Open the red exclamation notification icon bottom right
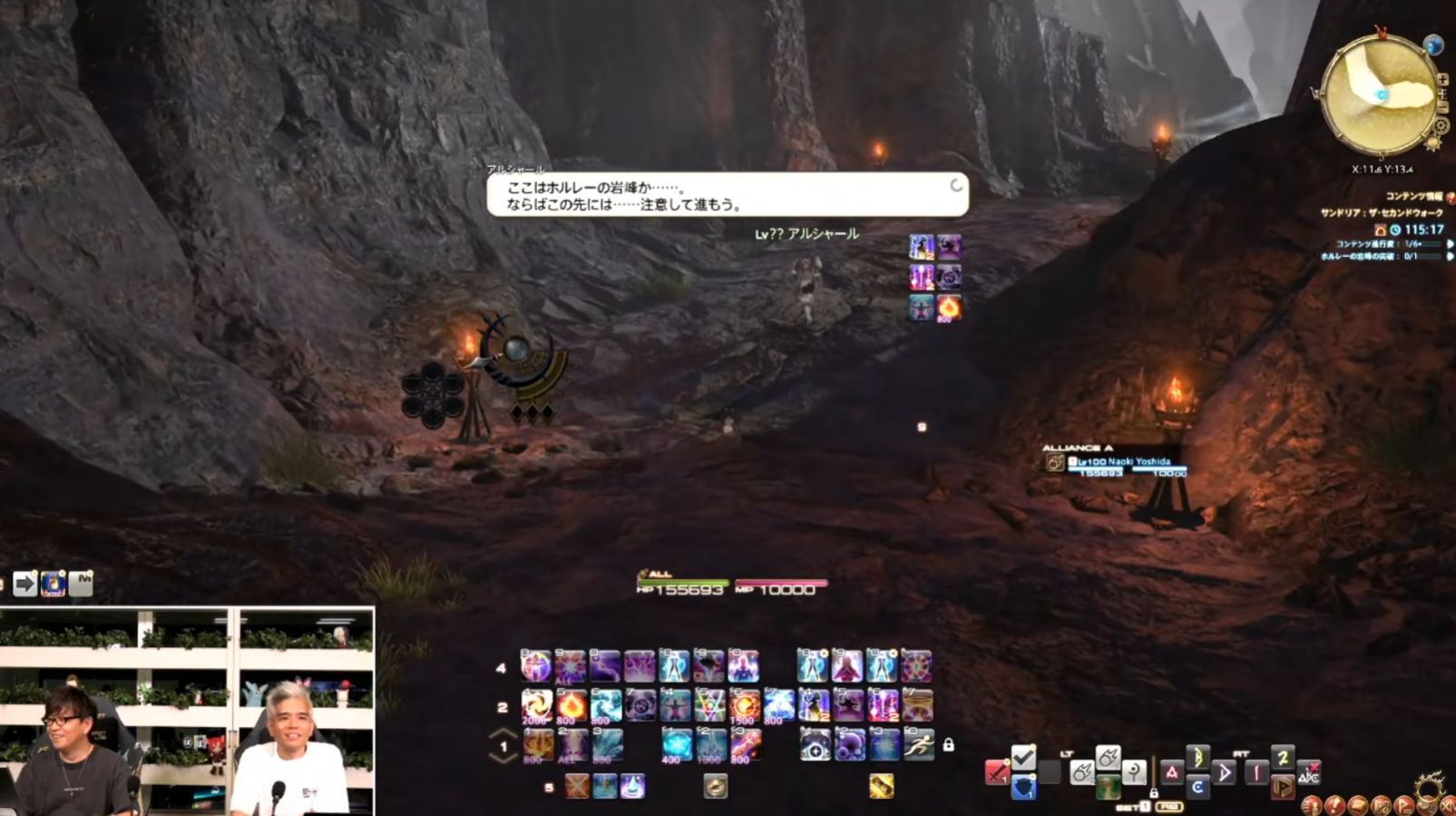Image resolution: width=1456 pixels, height=816 pixels. [x=1334, y=805]
